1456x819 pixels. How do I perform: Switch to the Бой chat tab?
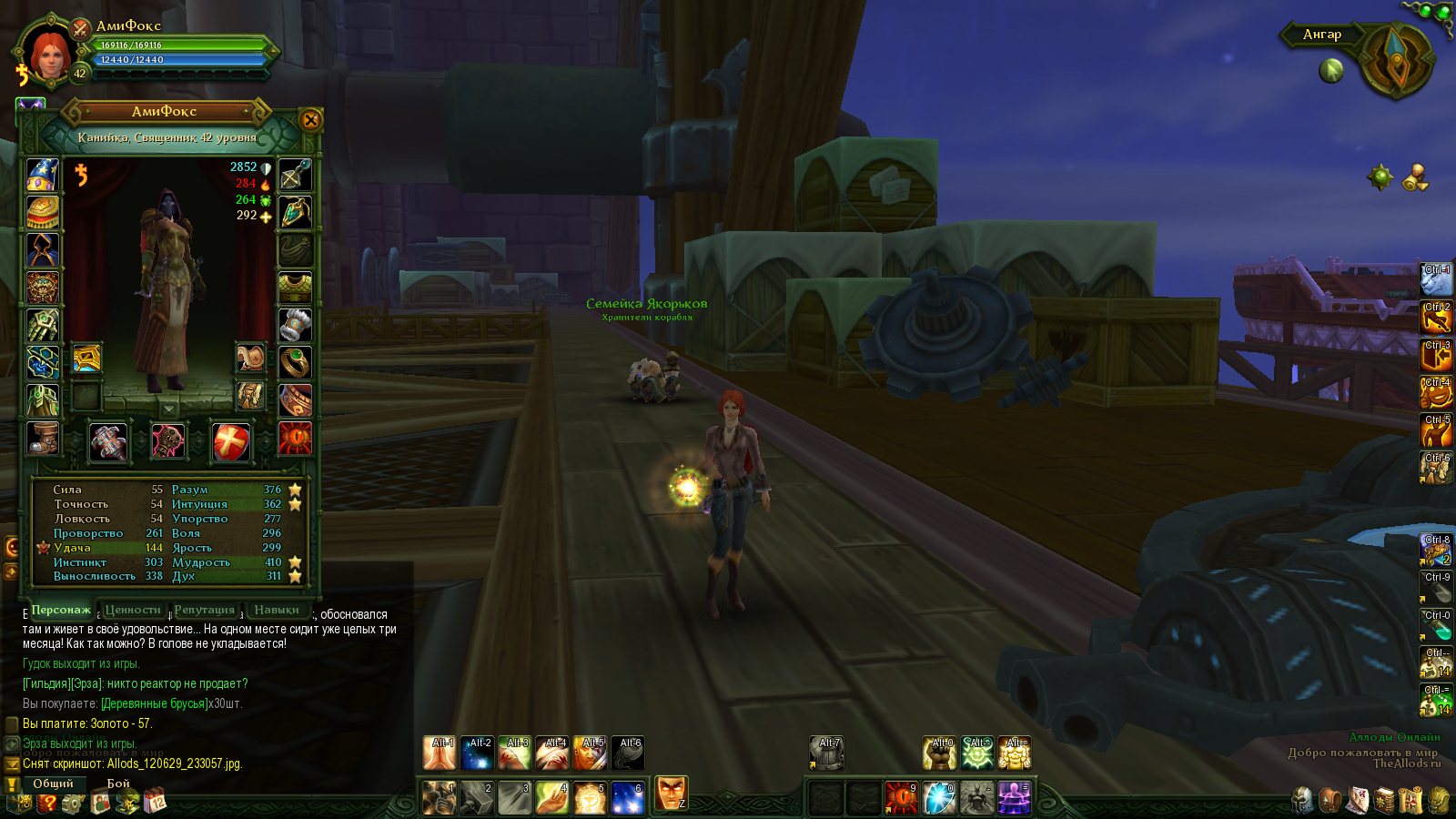[x=118, y=784]
